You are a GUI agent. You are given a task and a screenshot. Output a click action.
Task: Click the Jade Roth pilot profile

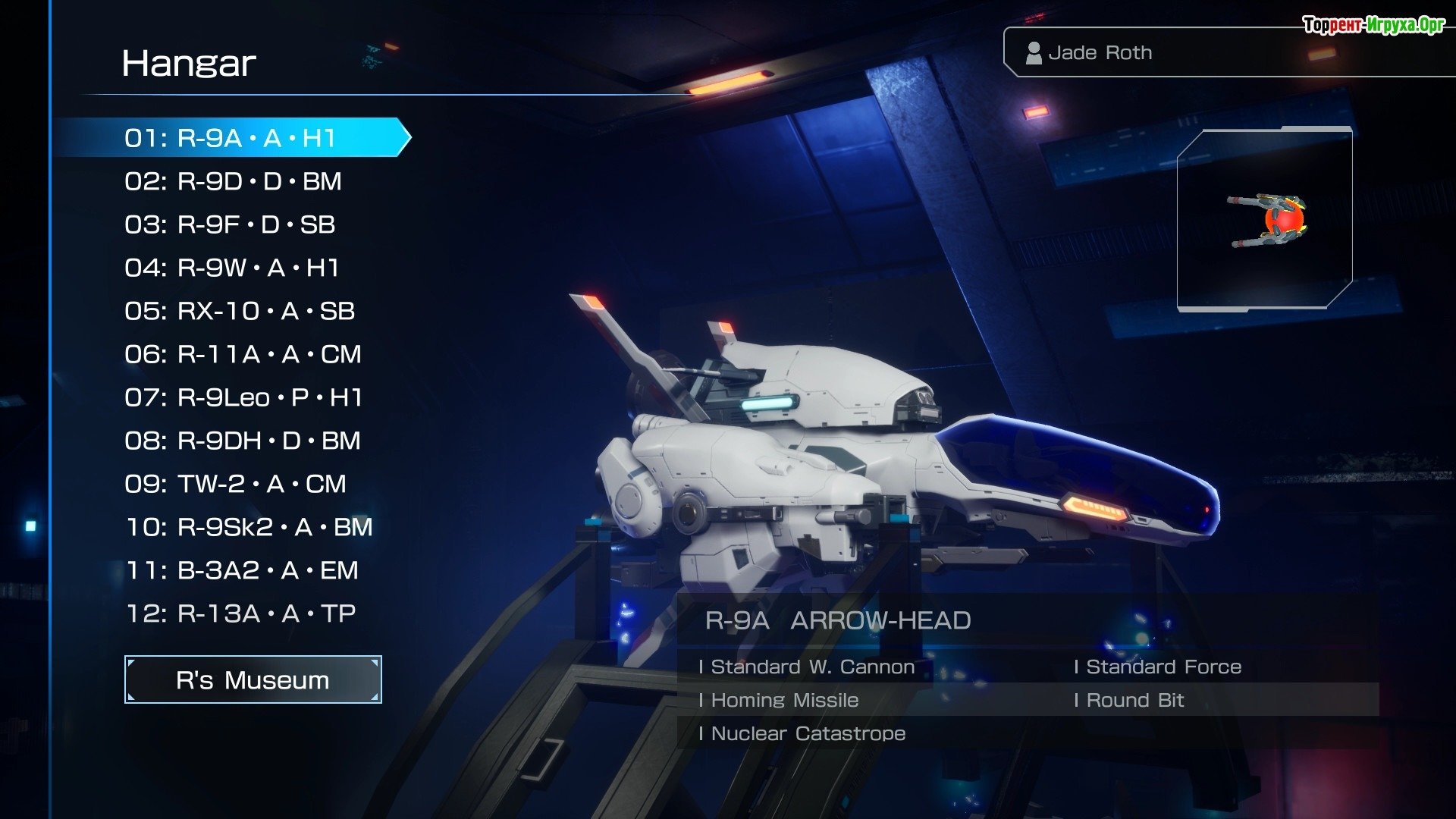(1100, 52)
